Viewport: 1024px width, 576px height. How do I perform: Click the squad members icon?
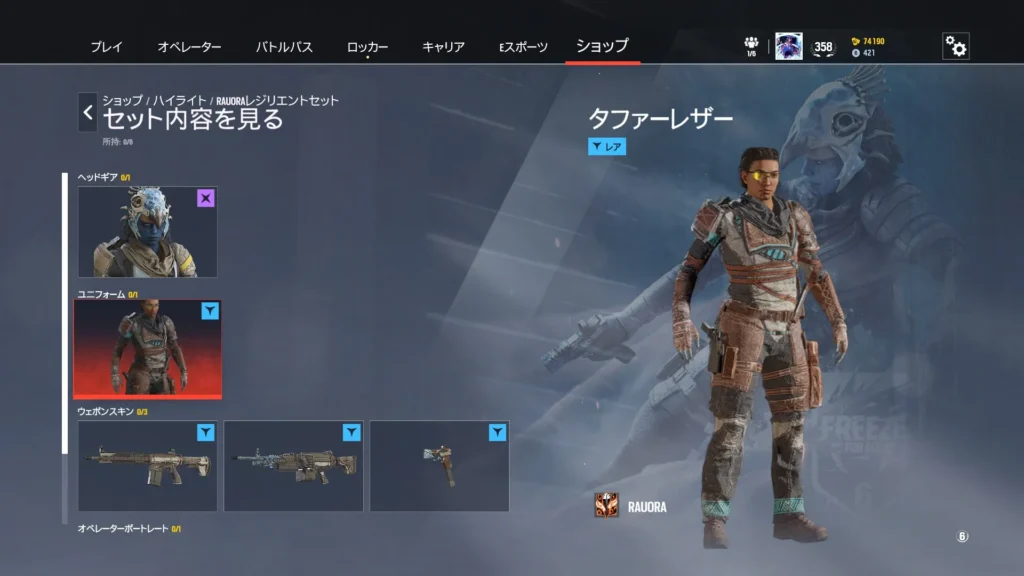tap(751, 45)
